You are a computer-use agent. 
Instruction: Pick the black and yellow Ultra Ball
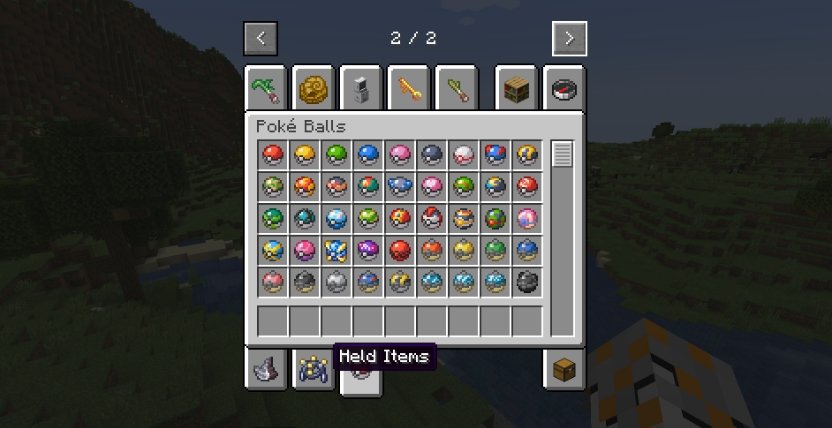[527, 155]
